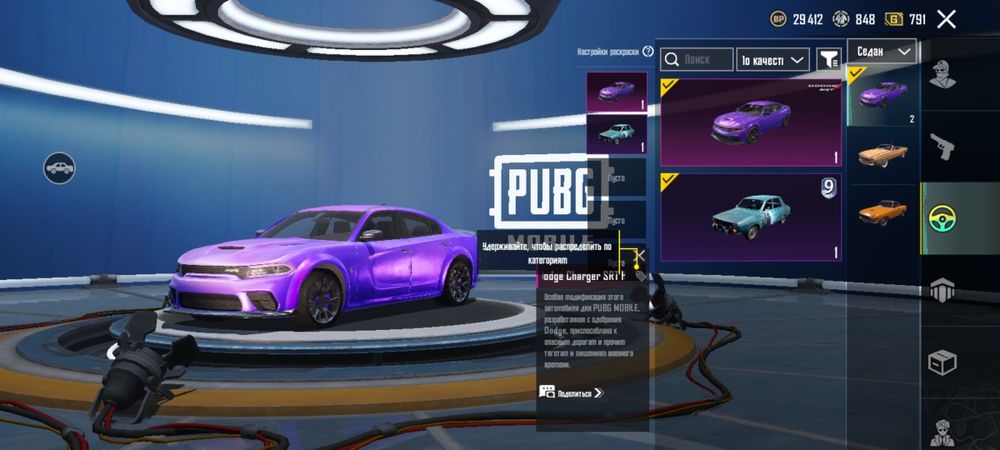Switch to the character outfit tab
Image resolution: width=1000 pixels, height=450 pixels.
tap(941, 75)
